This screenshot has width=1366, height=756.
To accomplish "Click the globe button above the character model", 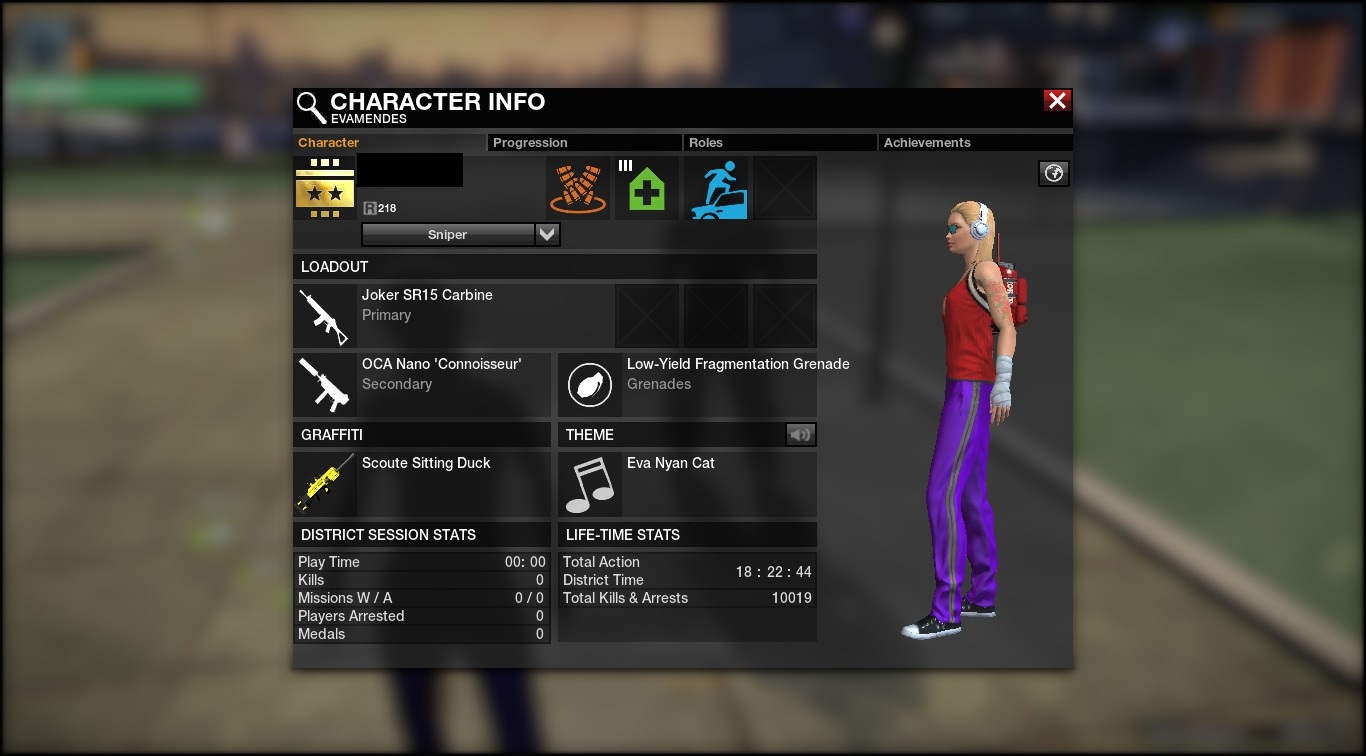I will pyautogui.click(x=1054, y=174).
